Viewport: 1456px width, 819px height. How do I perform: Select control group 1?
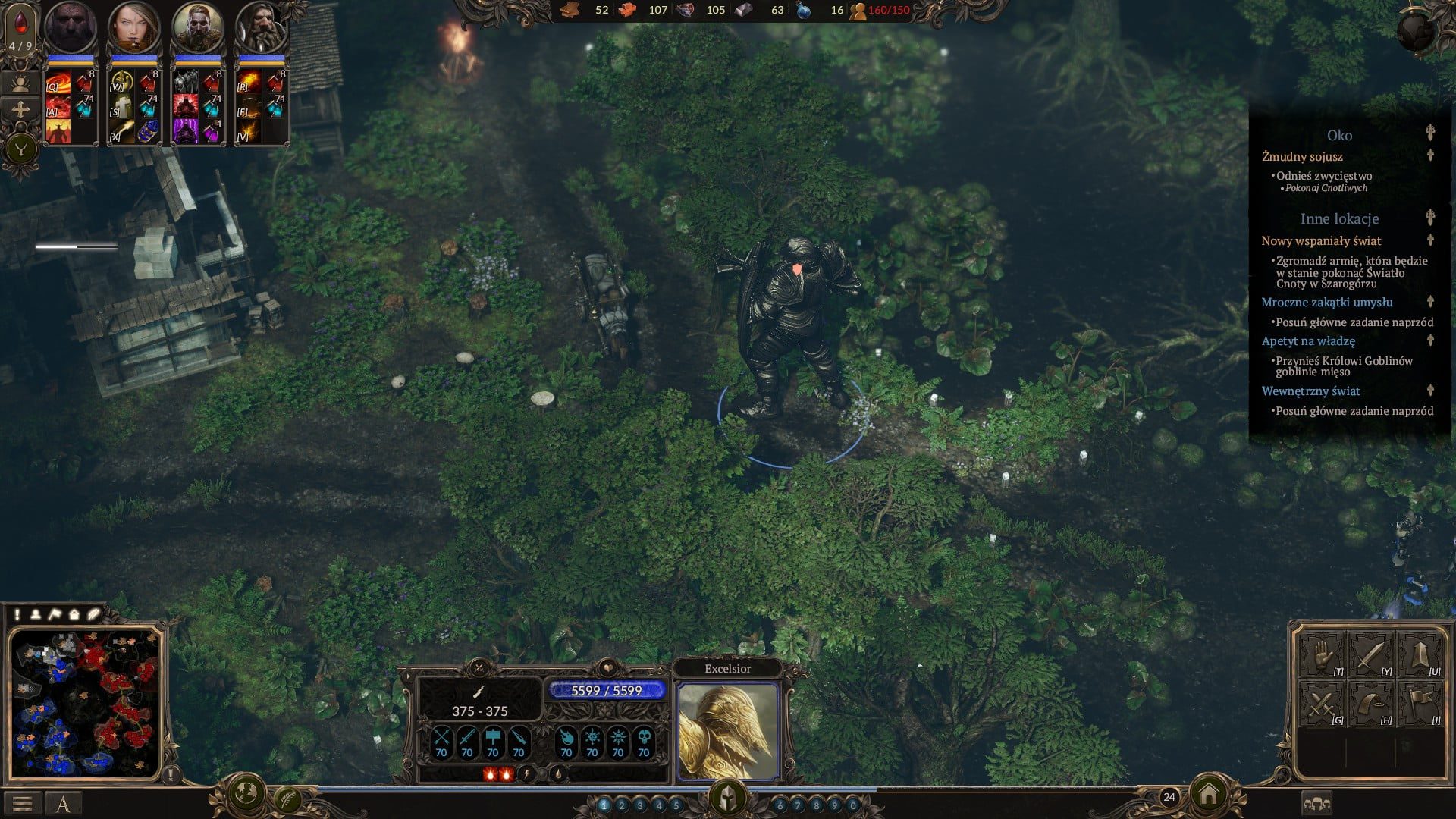[604, 805]
